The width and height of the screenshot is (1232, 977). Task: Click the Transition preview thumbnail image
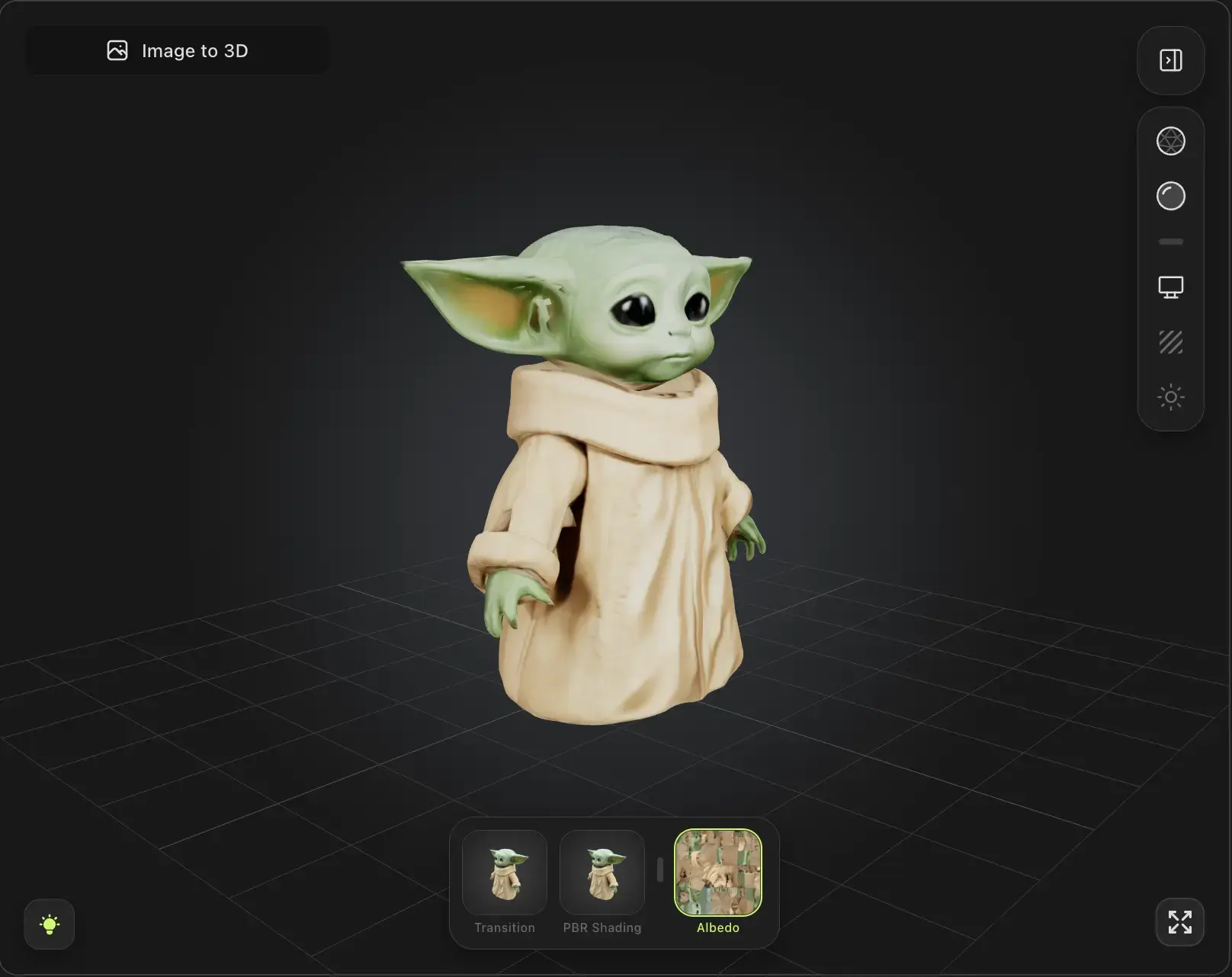(x=505, y=873)
